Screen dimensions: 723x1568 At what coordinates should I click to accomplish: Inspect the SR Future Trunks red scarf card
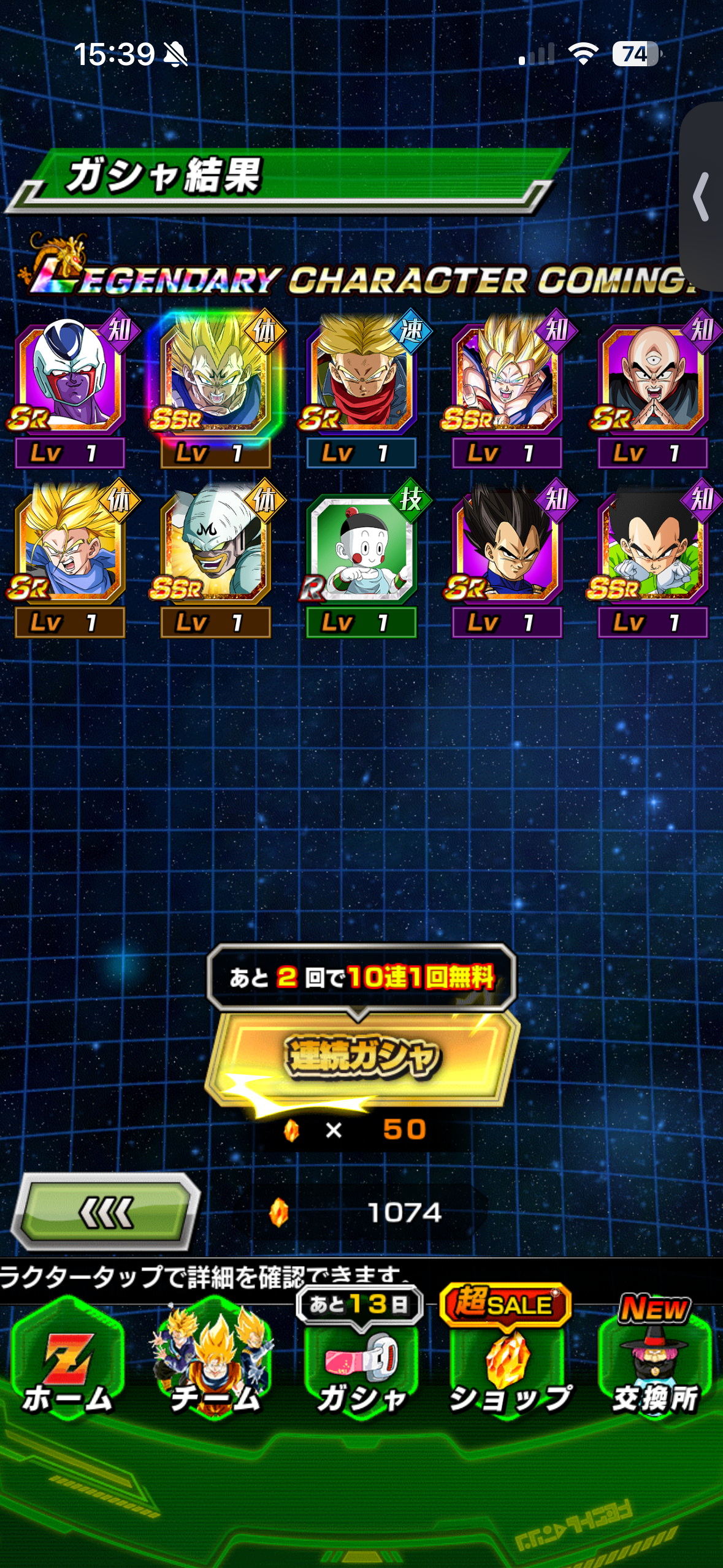(361, 378)
